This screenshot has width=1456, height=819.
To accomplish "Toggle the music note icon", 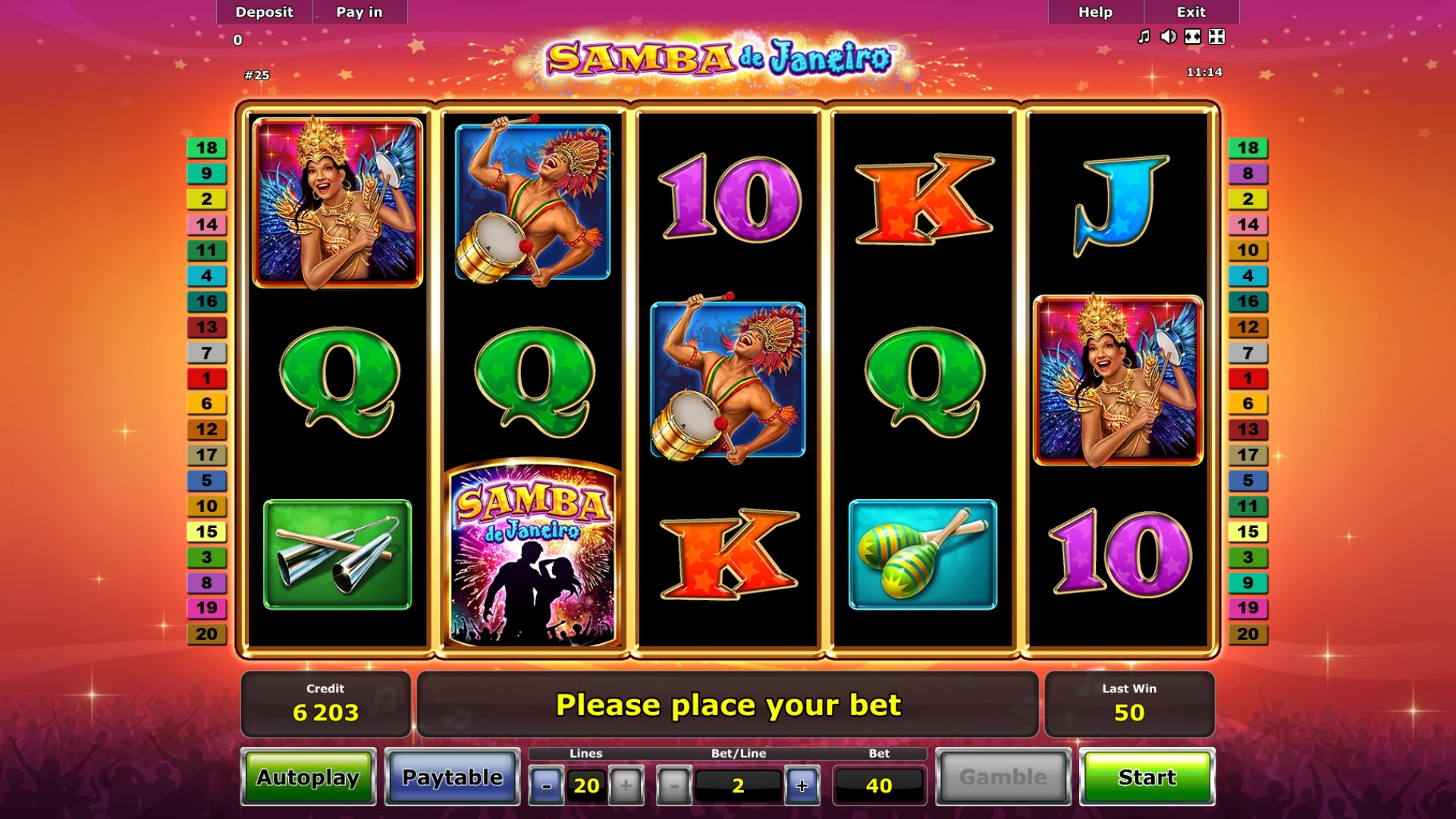I will (x=1144, y=36).
